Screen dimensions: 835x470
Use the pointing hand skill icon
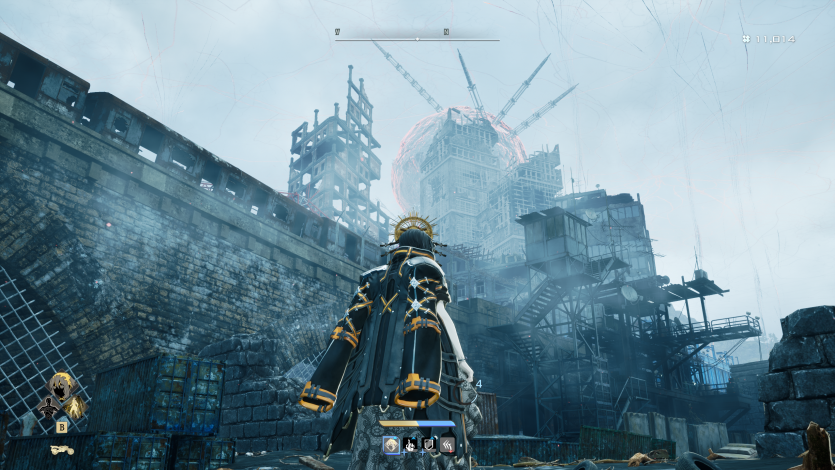click(409, 443)
